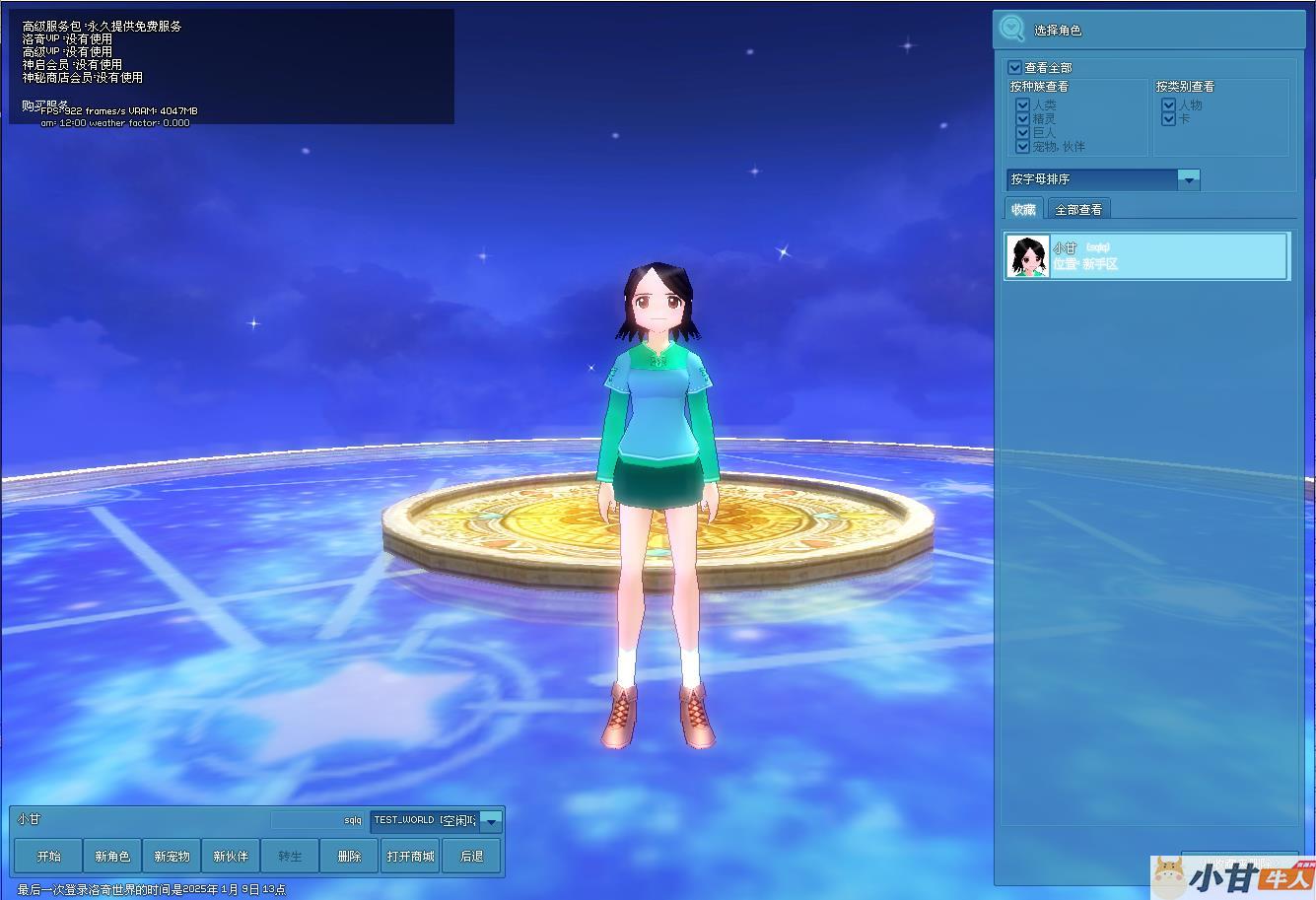Toggle the 宠物, 伙伴 filter checkbox
1316x900 pixels.
pos(1023,146)
